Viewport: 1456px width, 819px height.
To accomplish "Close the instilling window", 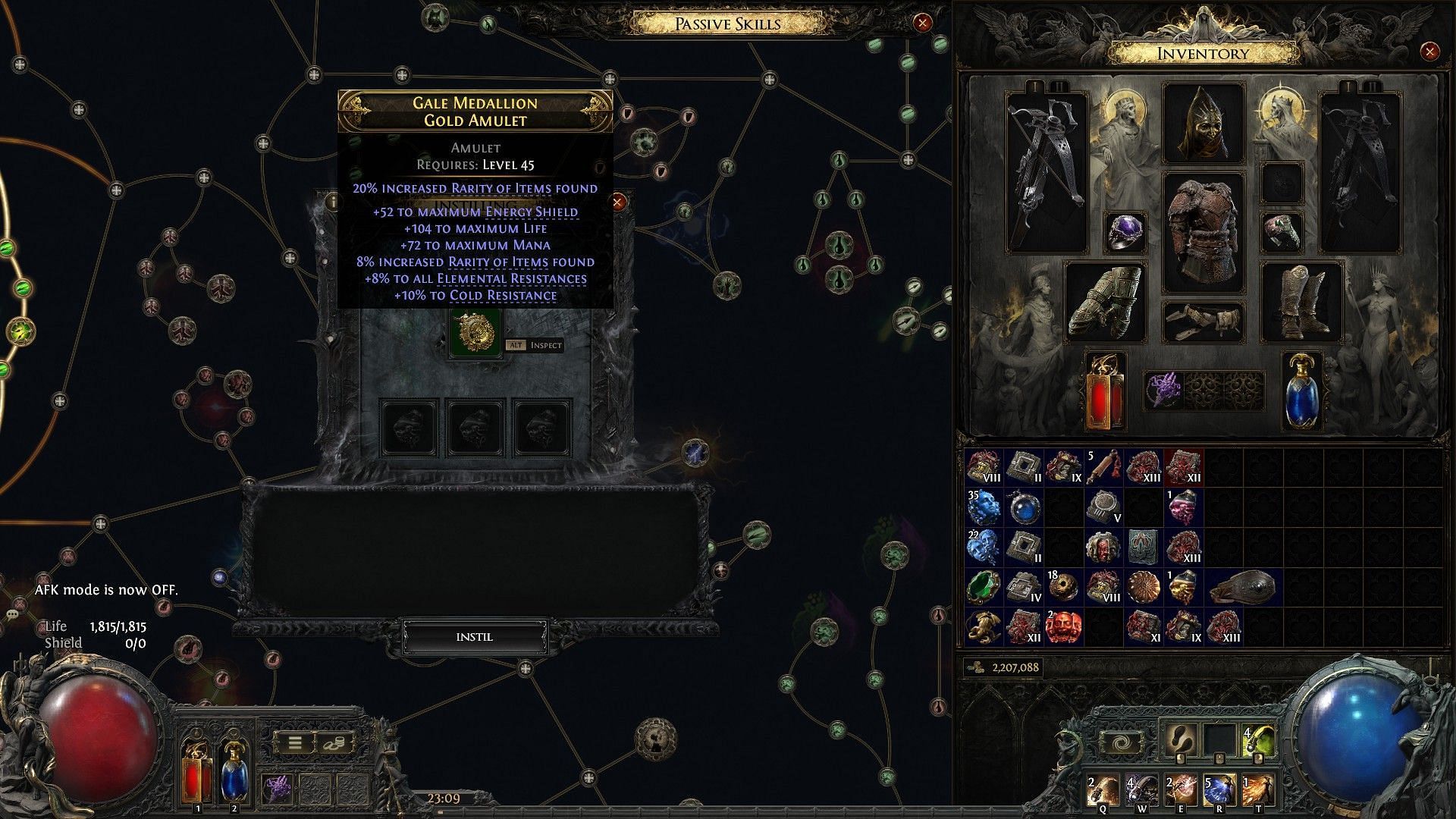I will coord(618,202).
